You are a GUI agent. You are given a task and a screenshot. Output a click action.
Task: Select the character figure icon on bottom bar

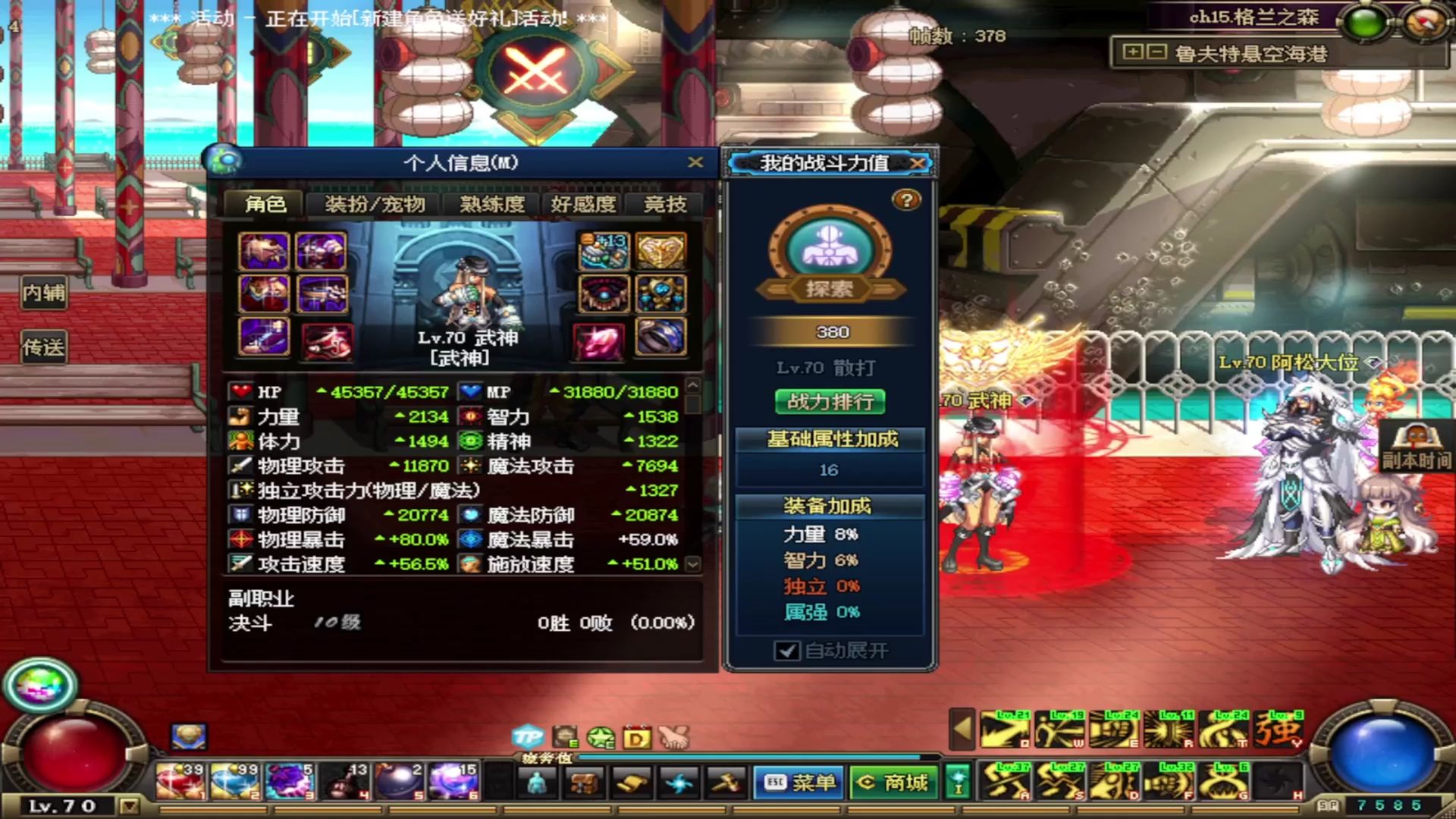[536, 783]
